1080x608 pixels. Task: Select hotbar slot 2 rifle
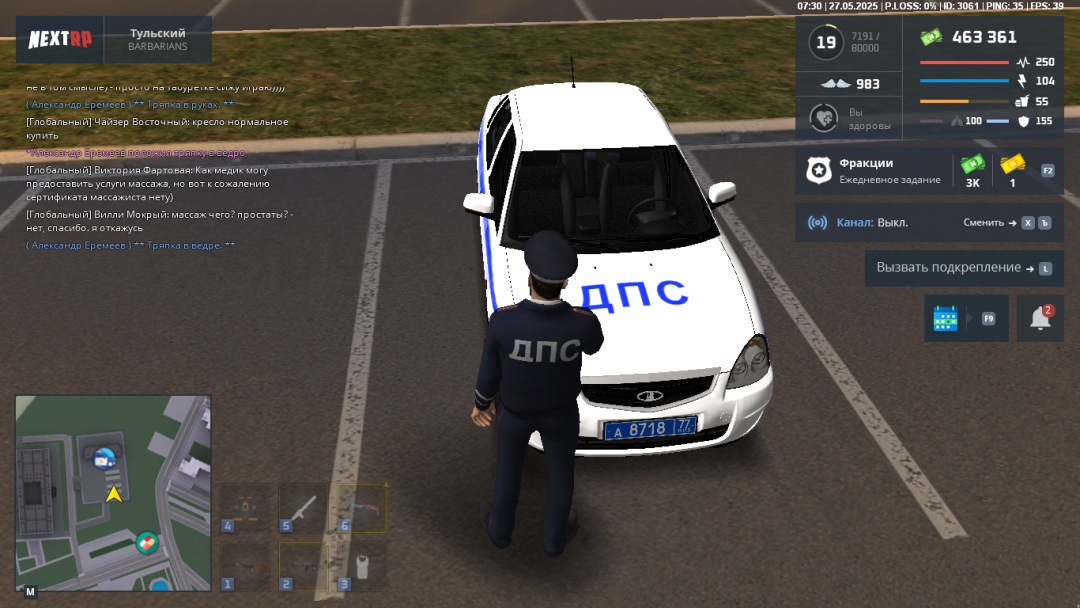pos(303,566)
